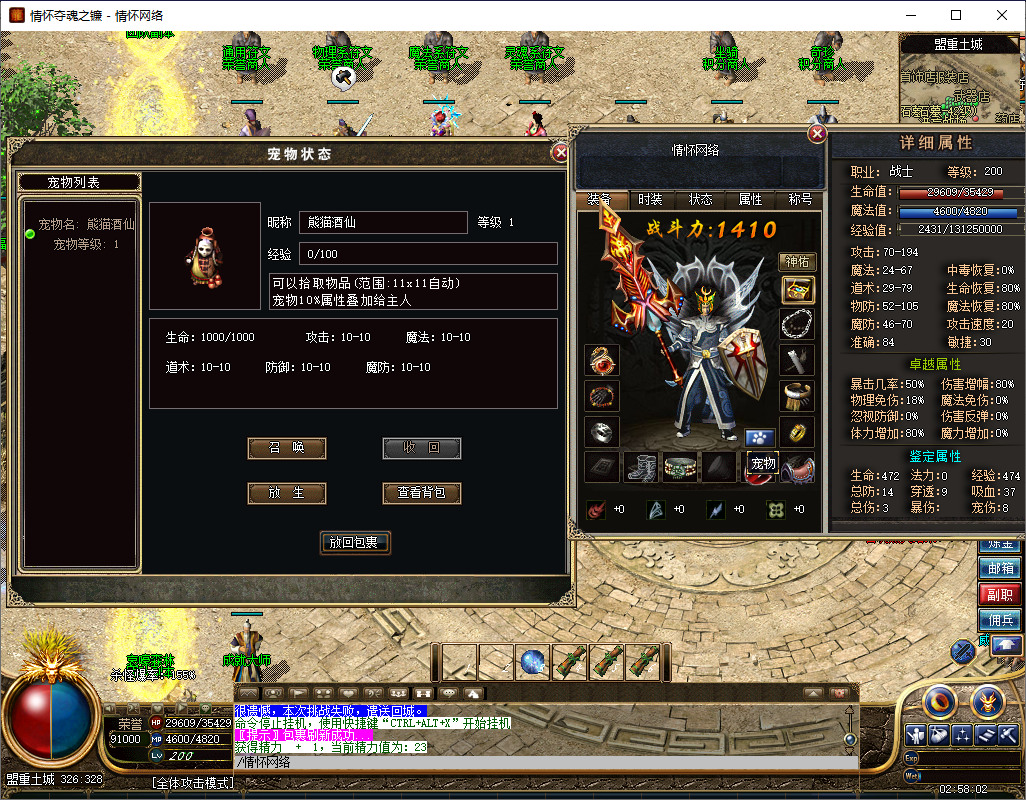Open the pet's bag with 查看背包
1026x800 pixels.
click(x=422, y=493)
